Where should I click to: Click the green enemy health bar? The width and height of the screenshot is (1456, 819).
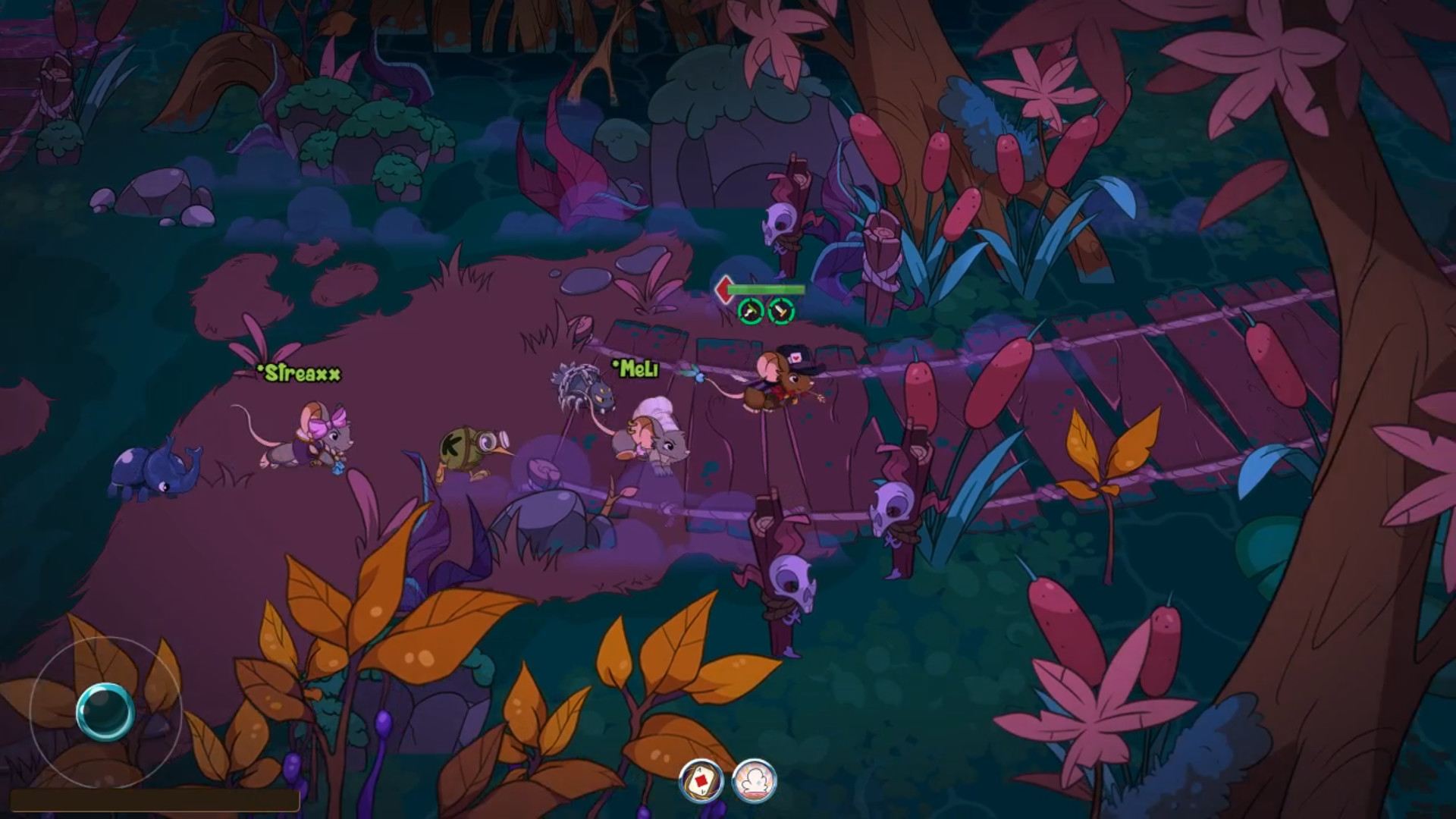pyautogui.click(x=767, y=289)
